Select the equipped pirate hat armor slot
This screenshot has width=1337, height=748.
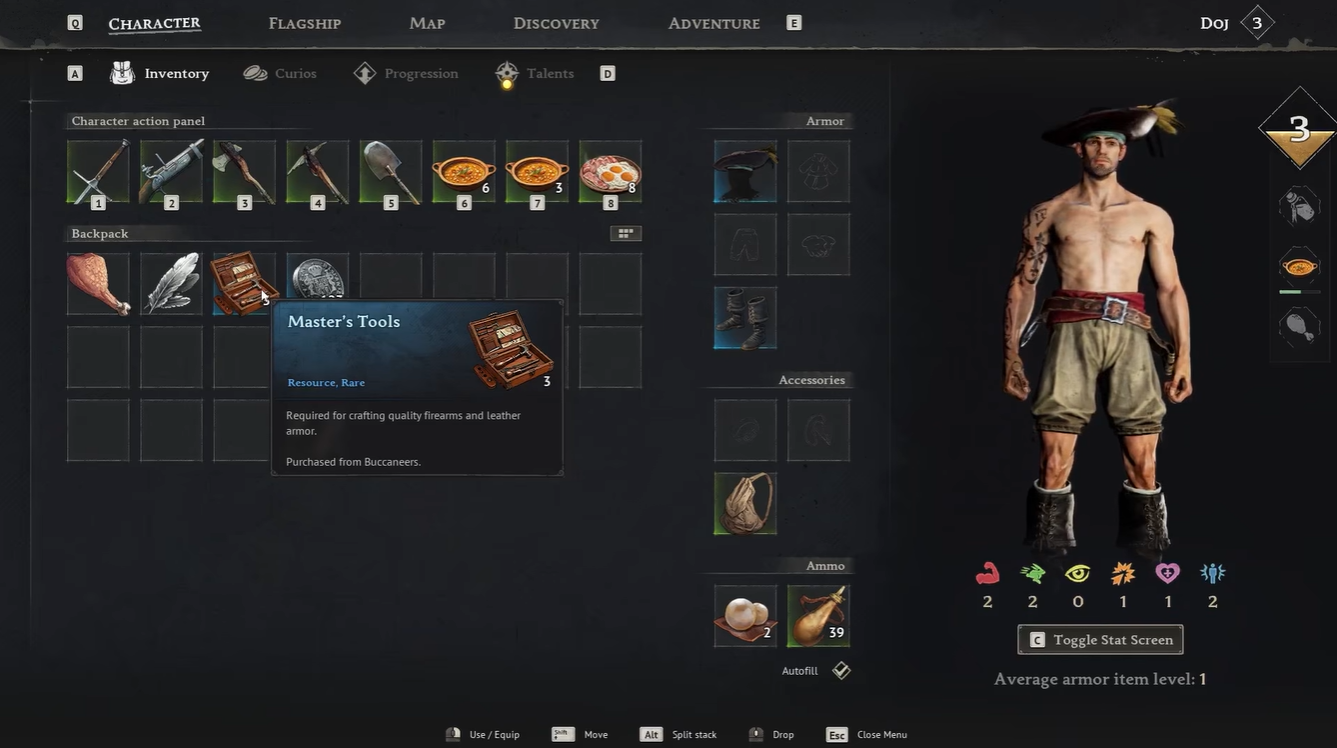(745, 171)
